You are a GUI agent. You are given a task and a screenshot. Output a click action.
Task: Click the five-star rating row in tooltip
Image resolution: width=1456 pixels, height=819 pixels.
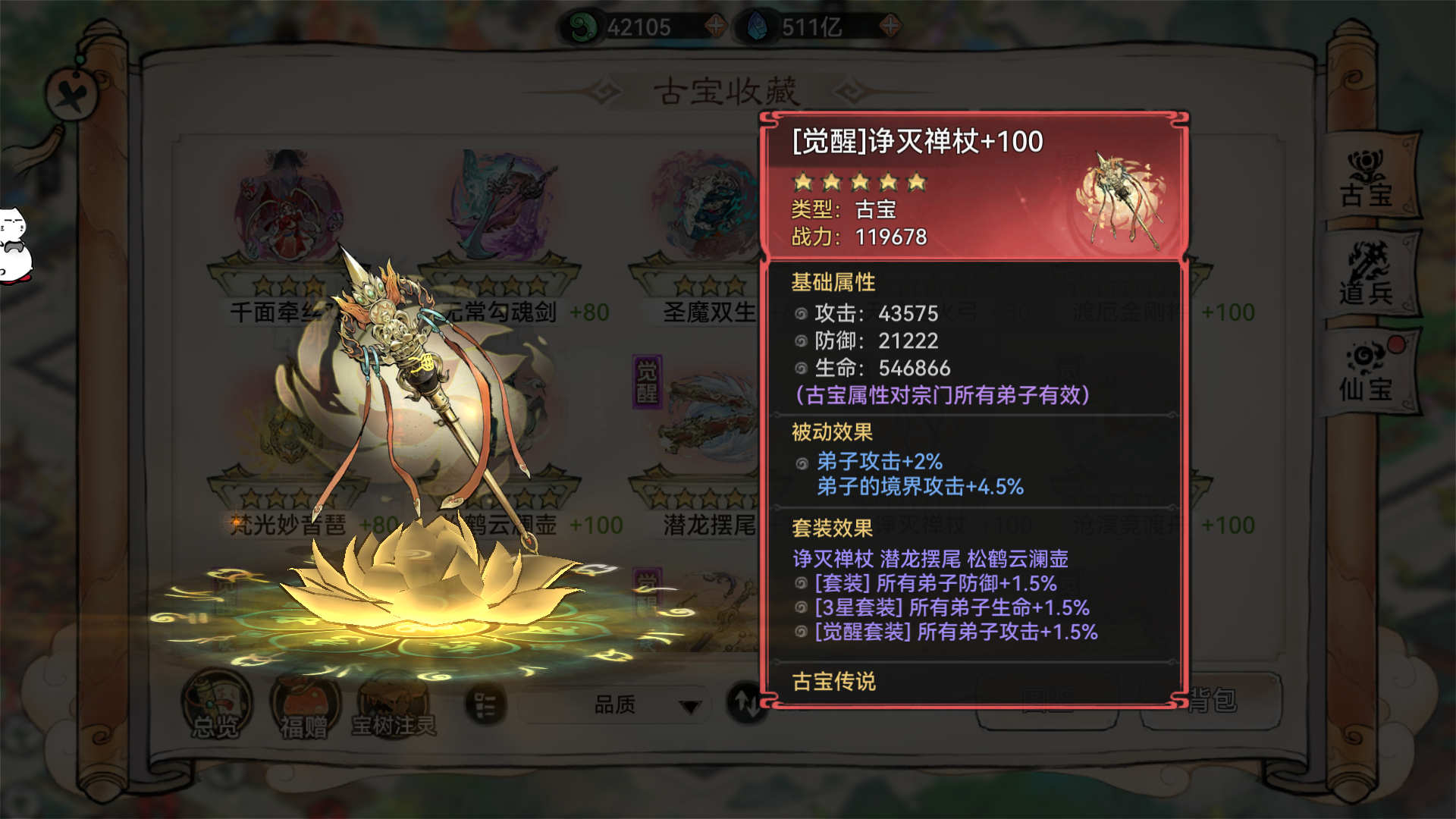857,182
